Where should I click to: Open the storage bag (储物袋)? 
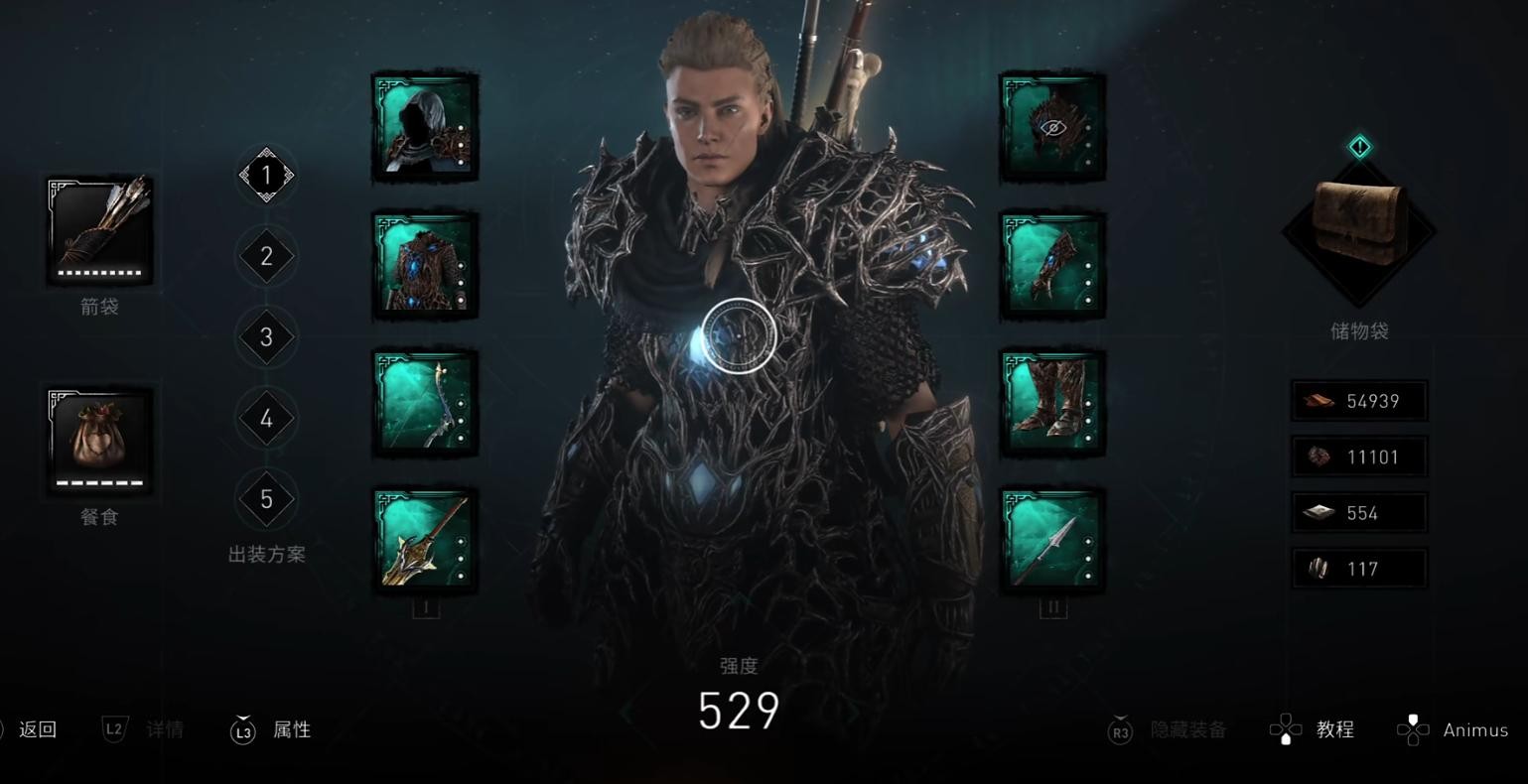pyautogui.click(x=1359, y=228)
